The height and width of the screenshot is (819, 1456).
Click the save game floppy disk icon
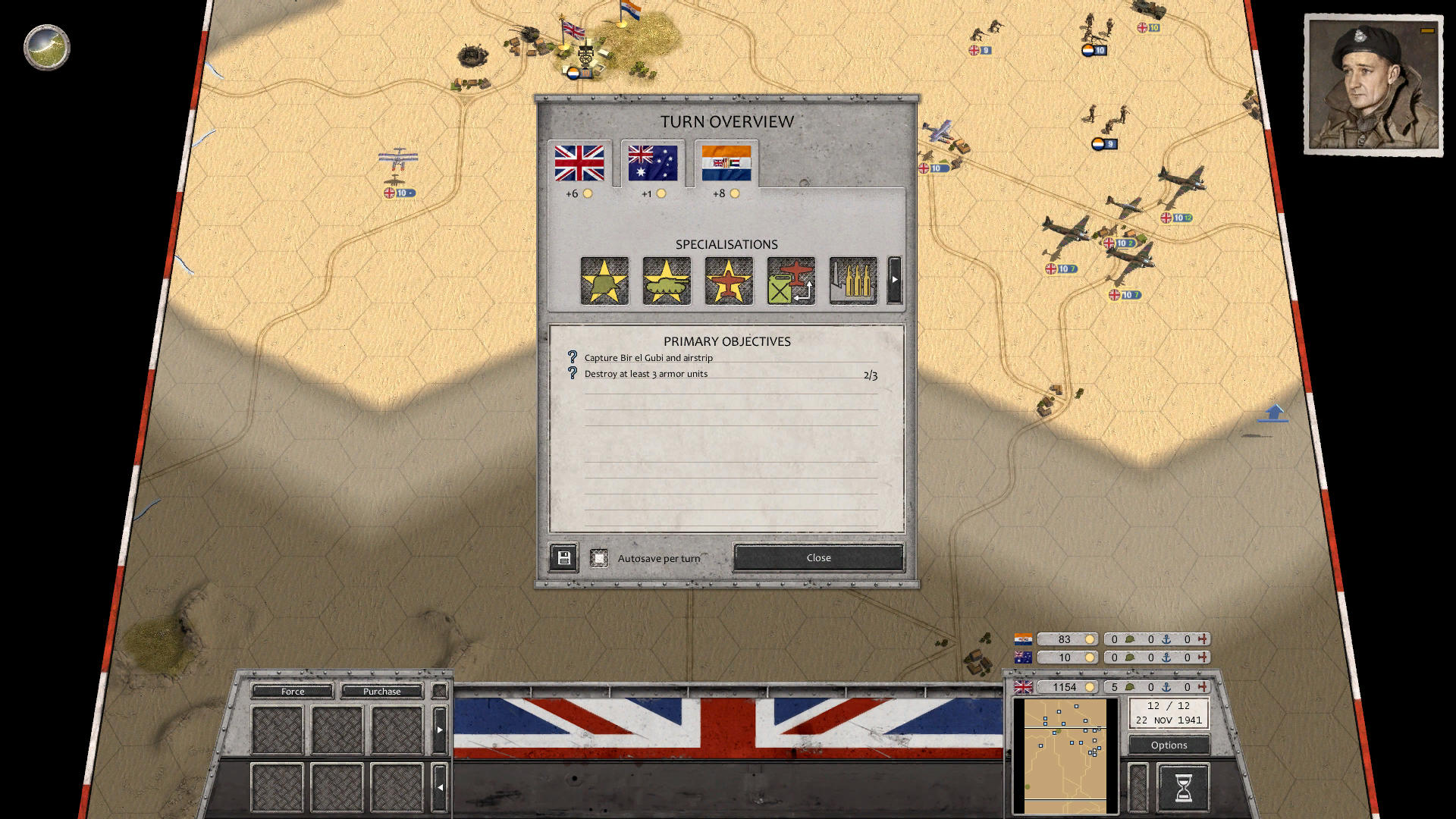point(563,557)
